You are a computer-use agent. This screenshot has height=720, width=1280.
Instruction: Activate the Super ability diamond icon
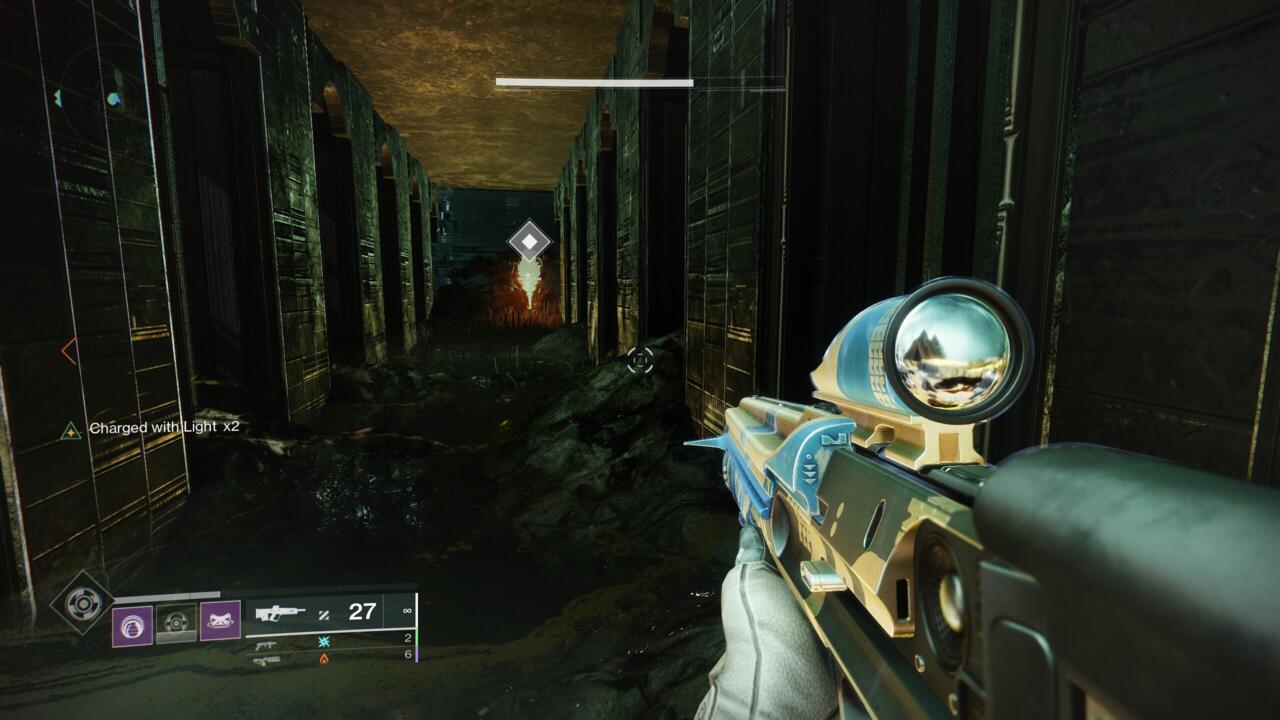pyautogui.click(x=81, y=602)
